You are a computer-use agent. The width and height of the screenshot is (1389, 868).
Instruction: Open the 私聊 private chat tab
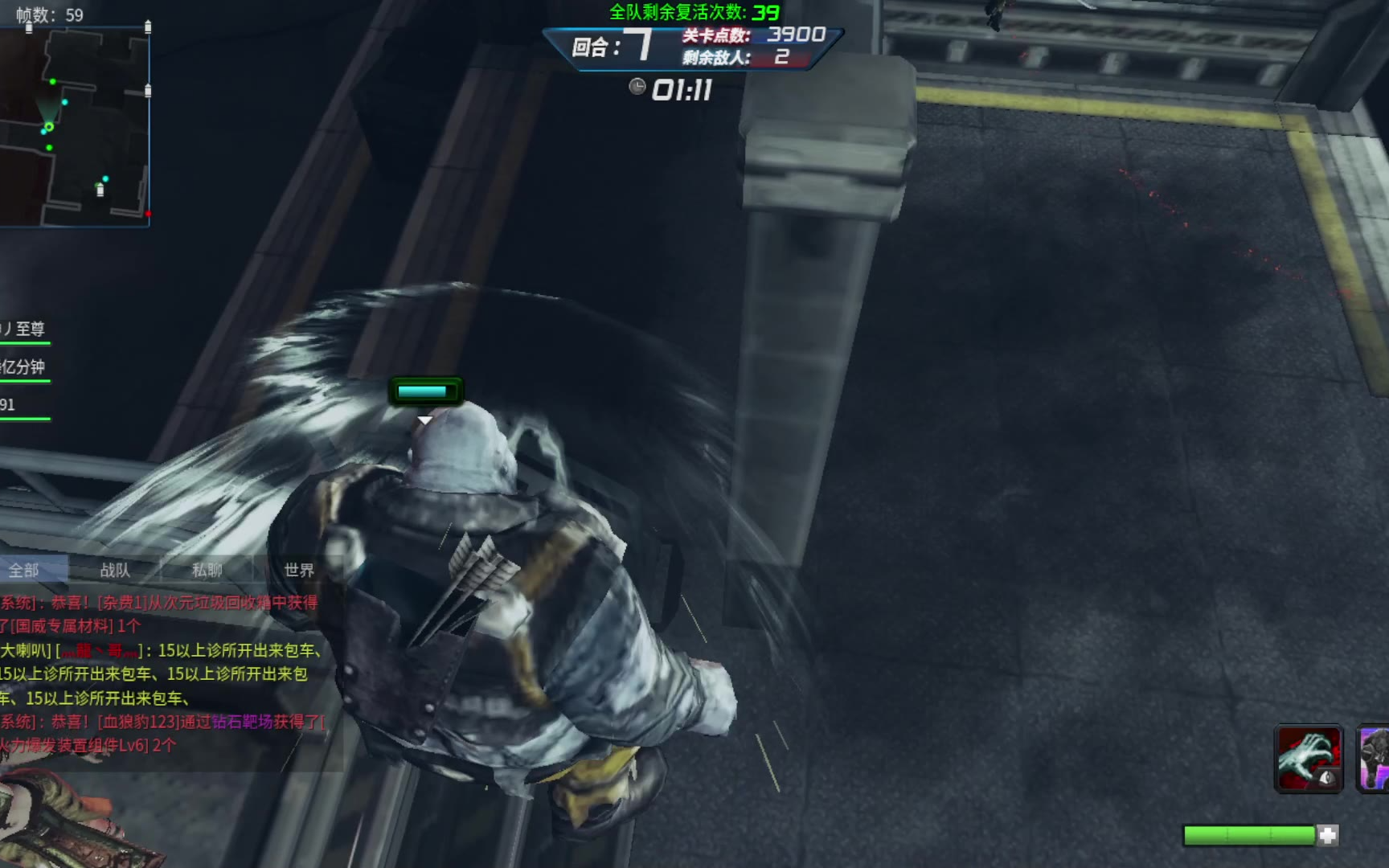(x=207, y=570)
